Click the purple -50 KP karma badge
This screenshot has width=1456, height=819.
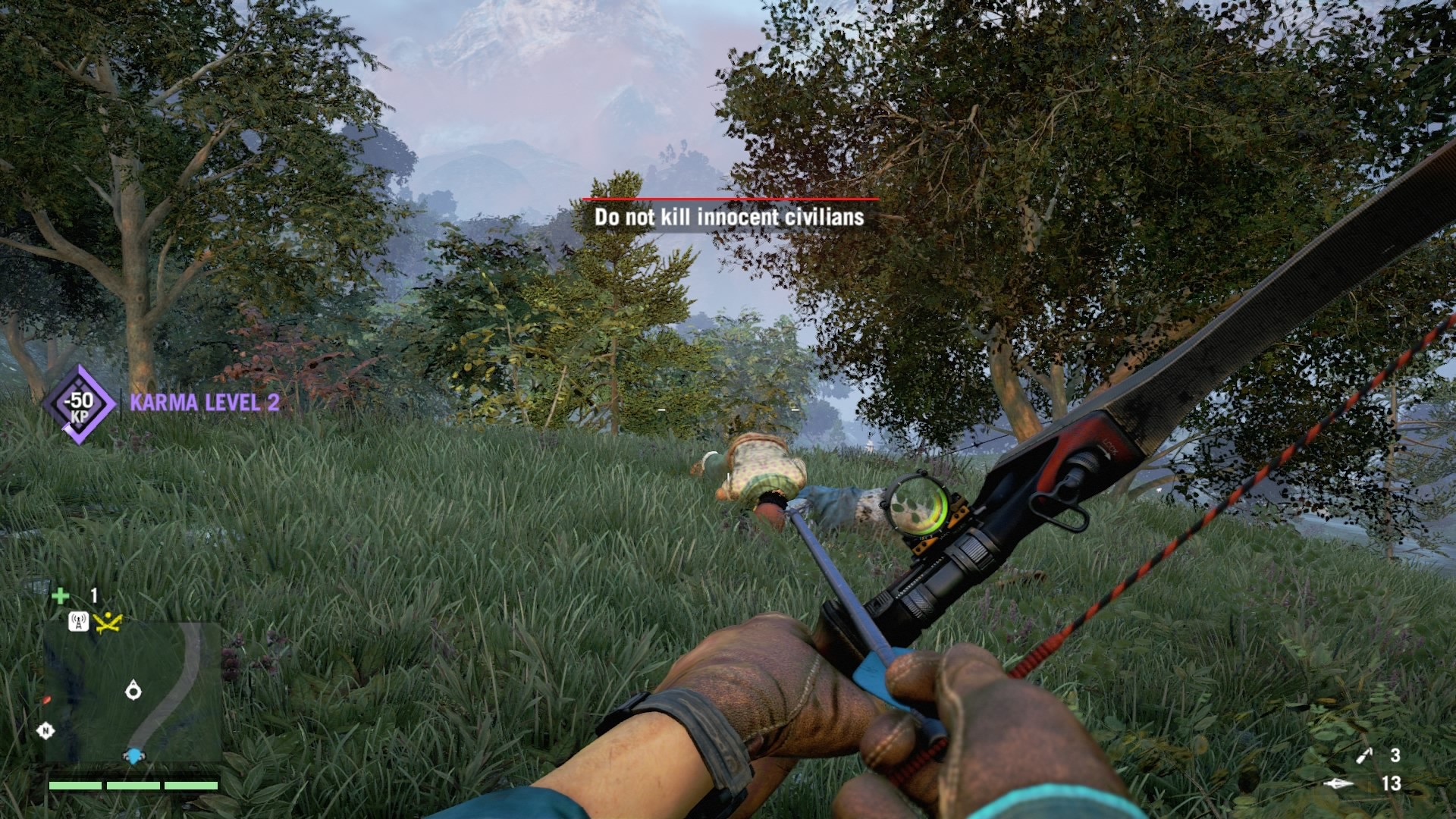click(81, 405)
